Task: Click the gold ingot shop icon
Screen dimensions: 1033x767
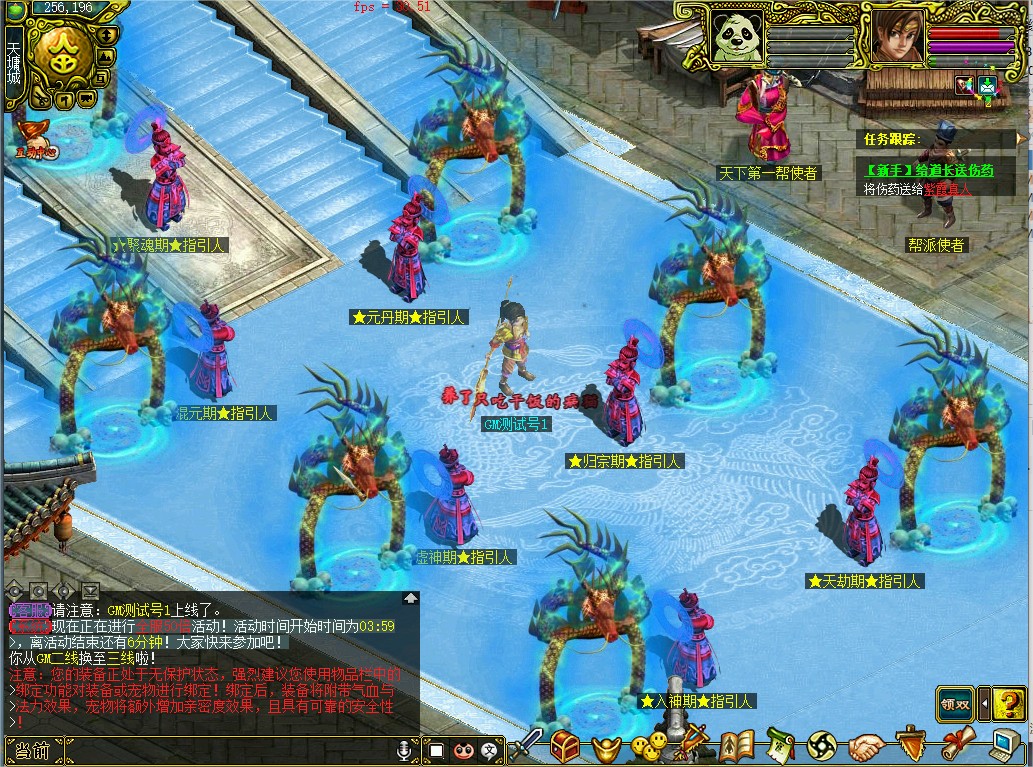Action: (x=606, y=747)
